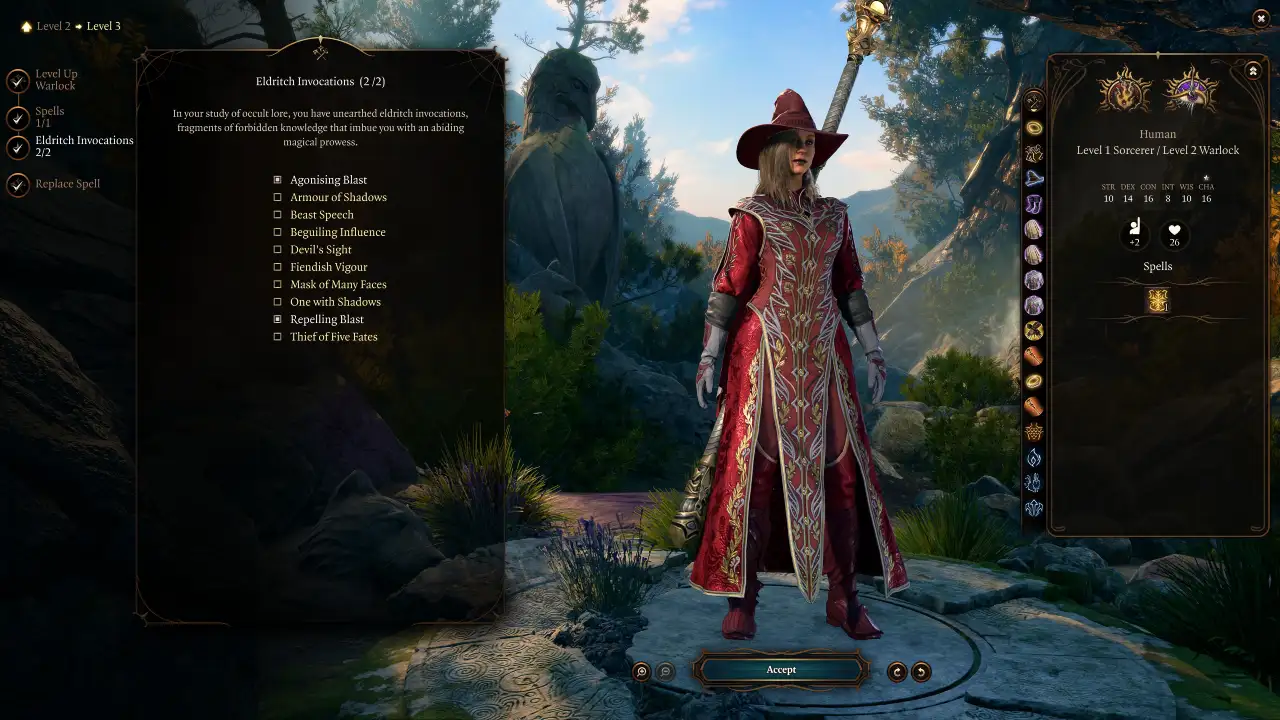
Task: Tick the One with Shadows option
Action: coord(278,302)
